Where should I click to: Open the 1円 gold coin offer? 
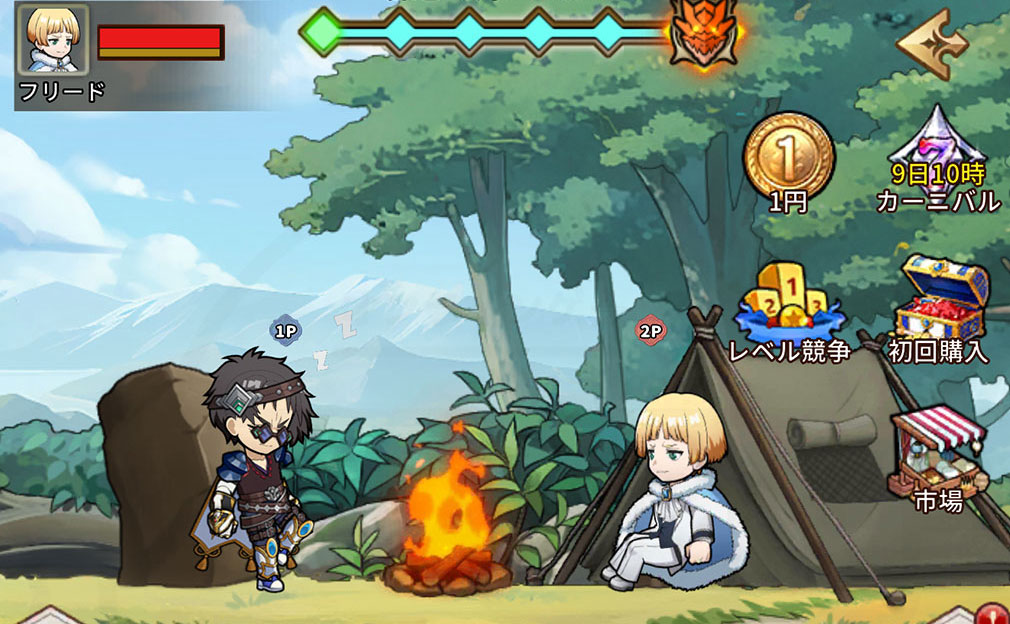coord(788,153)
